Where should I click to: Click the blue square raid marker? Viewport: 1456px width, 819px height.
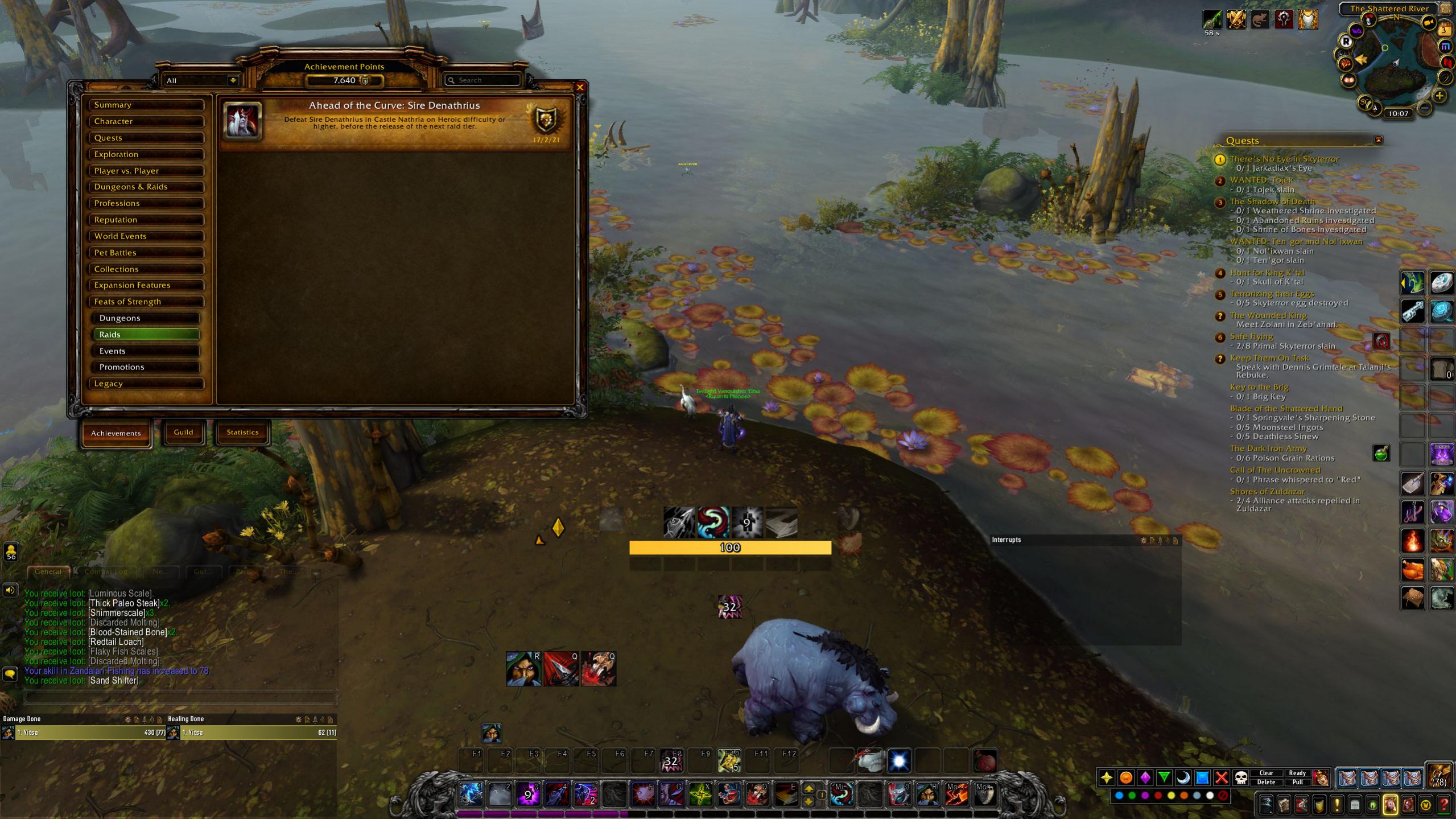1202,778
